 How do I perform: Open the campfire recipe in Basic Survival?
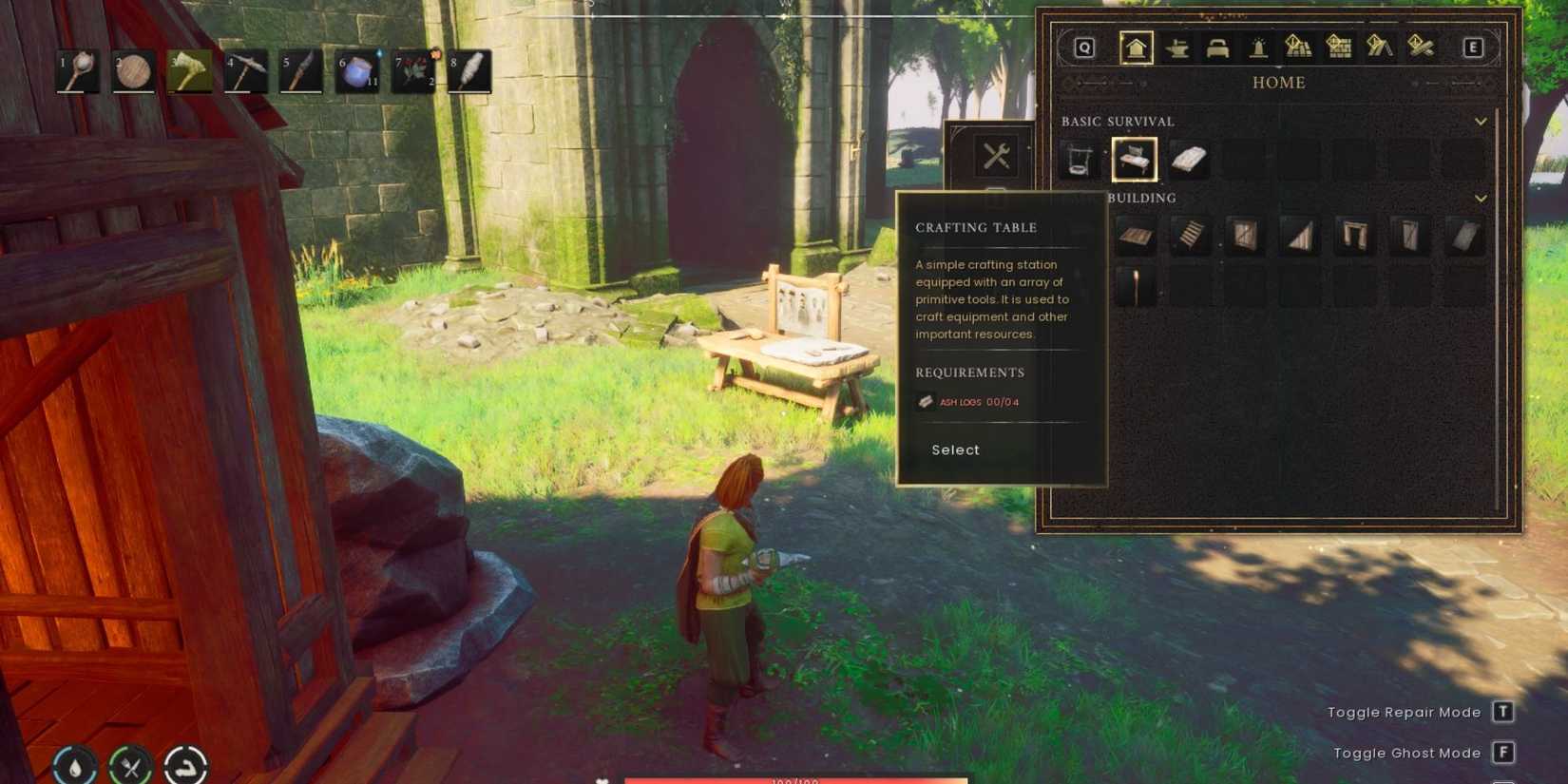point(1080,159)
